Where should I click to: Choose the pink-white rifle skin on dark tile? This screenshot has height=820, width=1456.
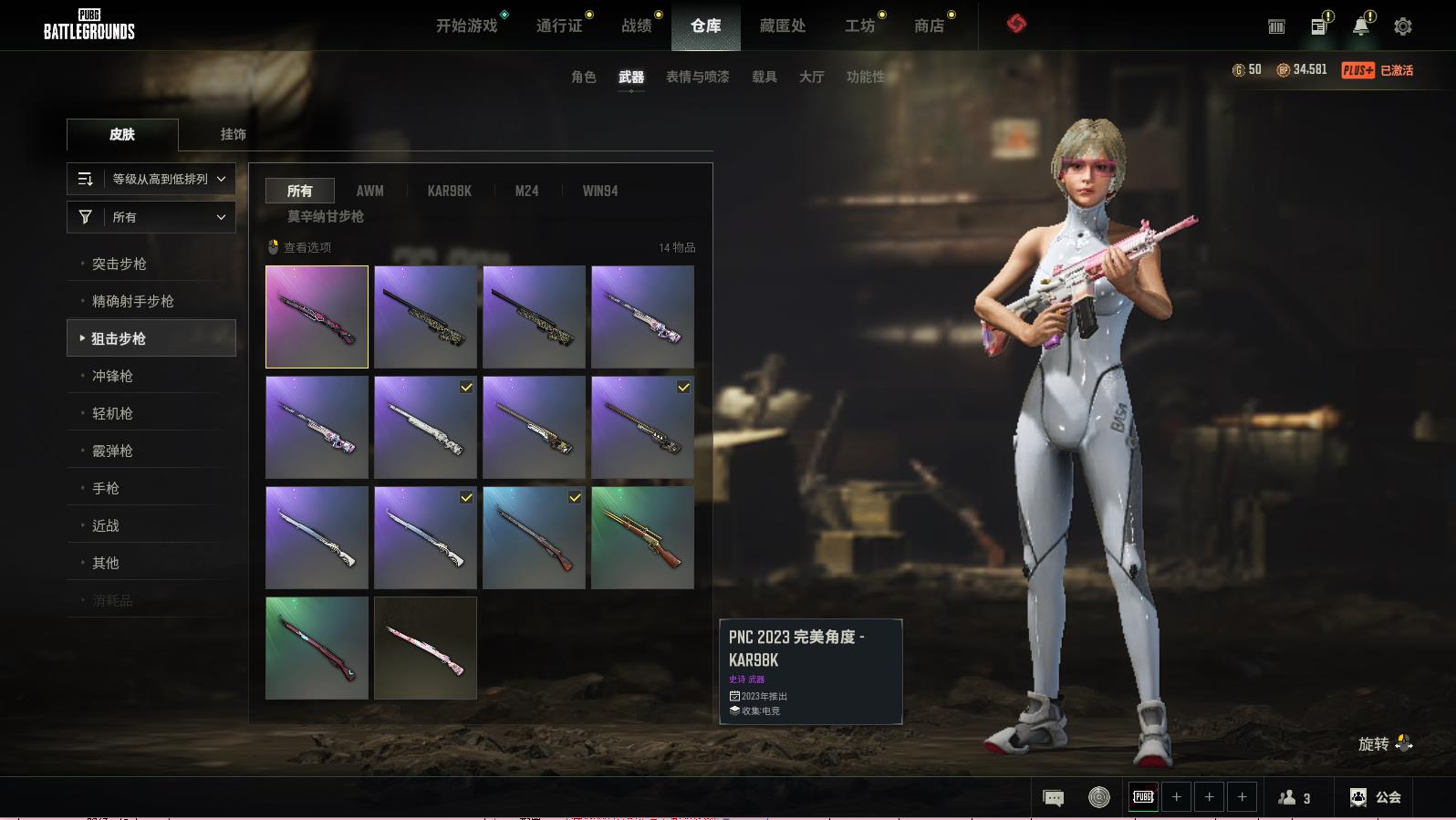(425, 648)
